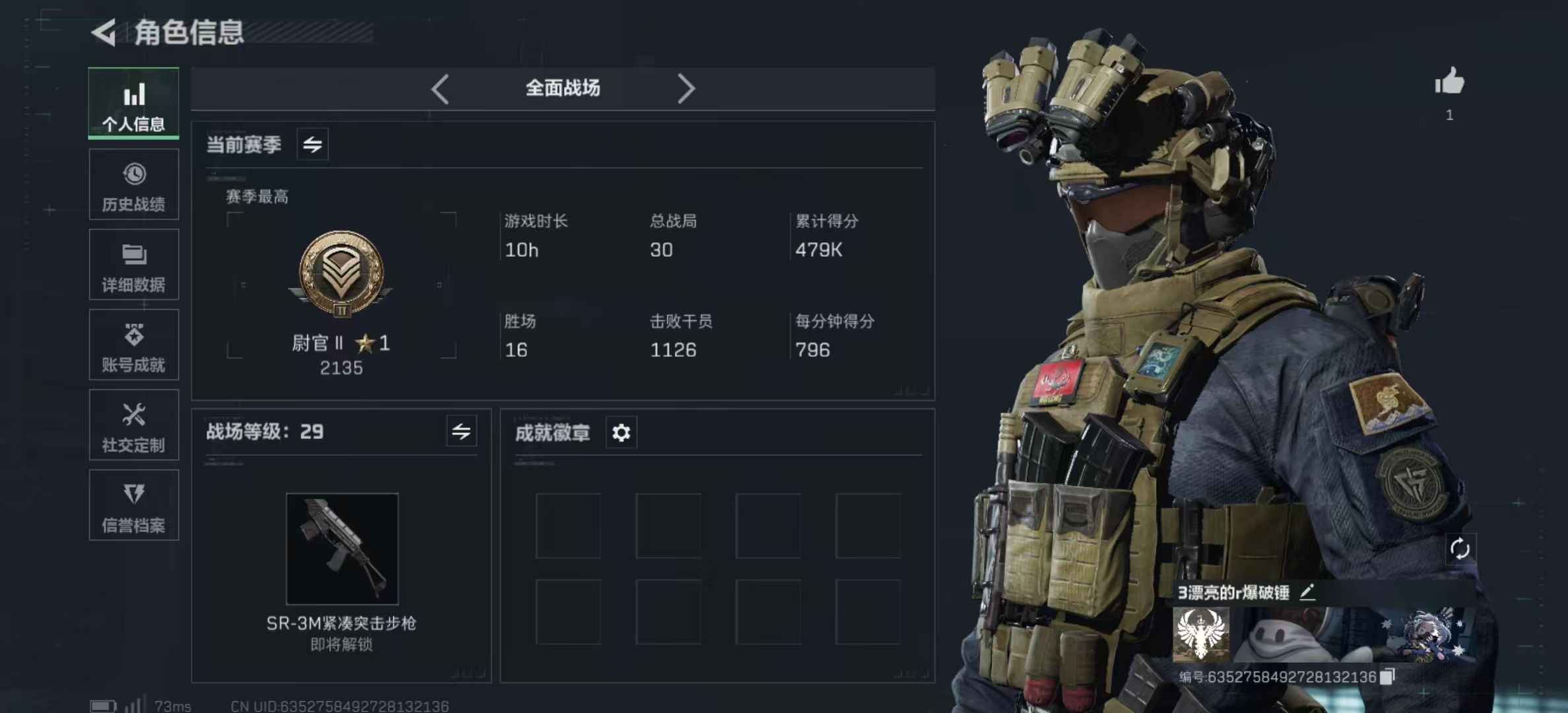Toggle the 当前赛季 season swap button
This screenshot has width=1568, height=713.
click(x=313, y=144)
